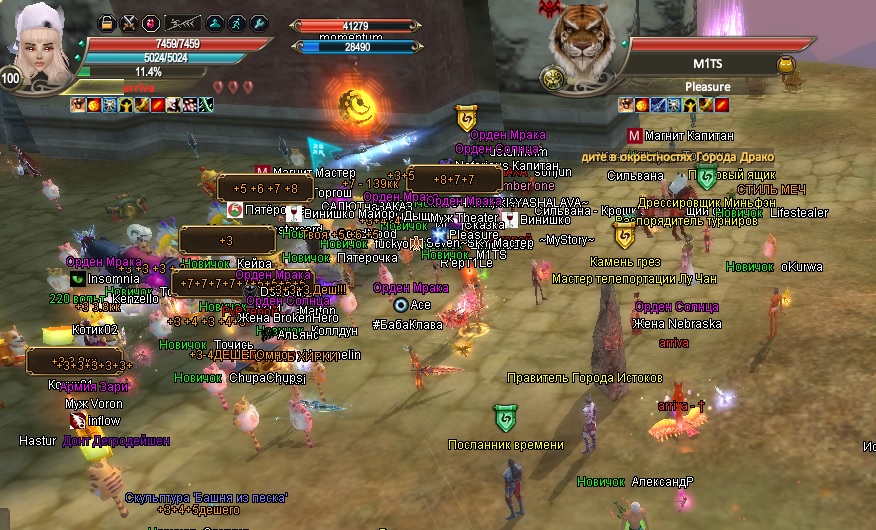Click the M1TS tiger target portrait
876x530 pixels.
point(587,42)
